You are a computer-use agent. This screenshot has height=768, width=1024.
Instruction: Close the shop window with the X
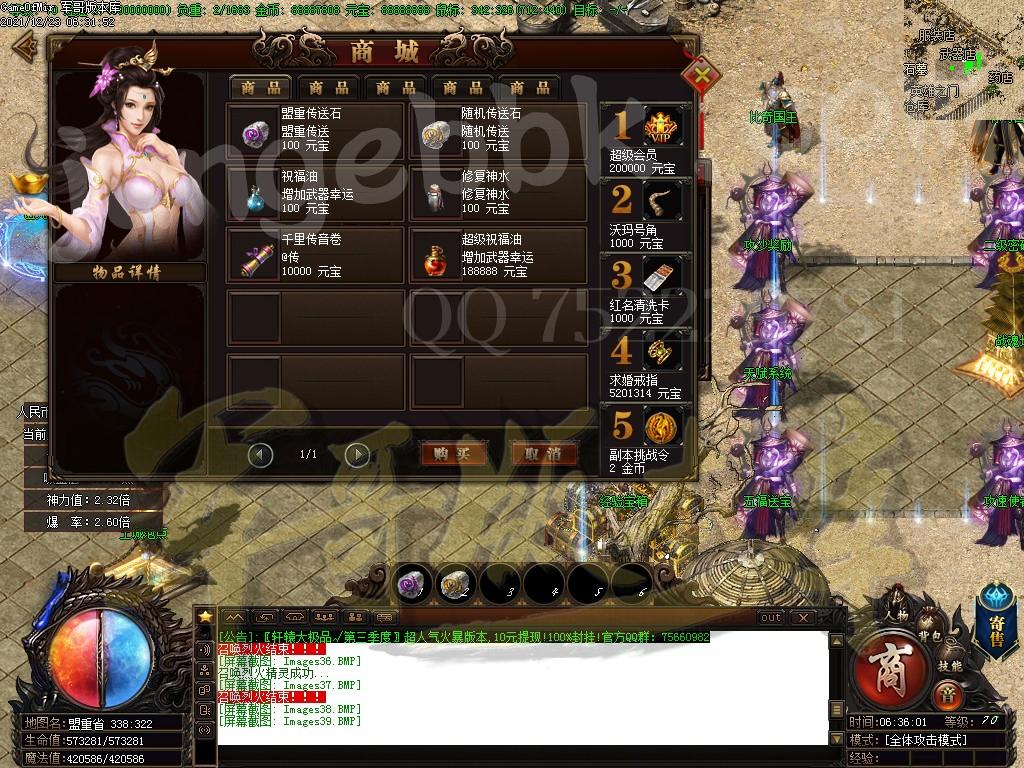[703, 73]
